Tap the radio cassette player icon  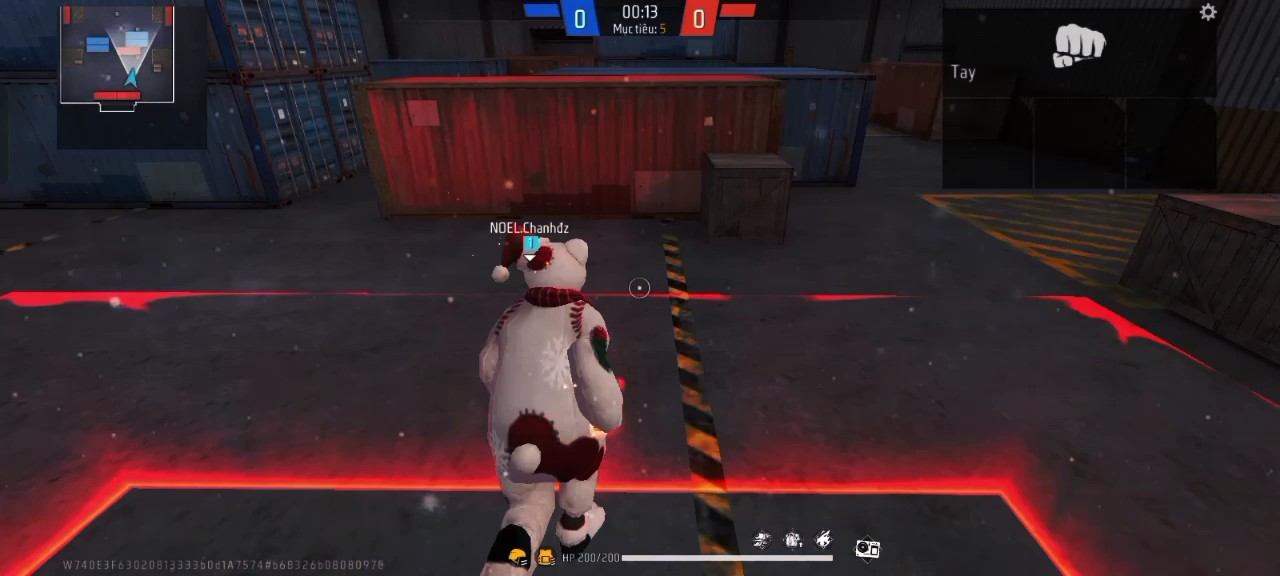tap(867, 548)
